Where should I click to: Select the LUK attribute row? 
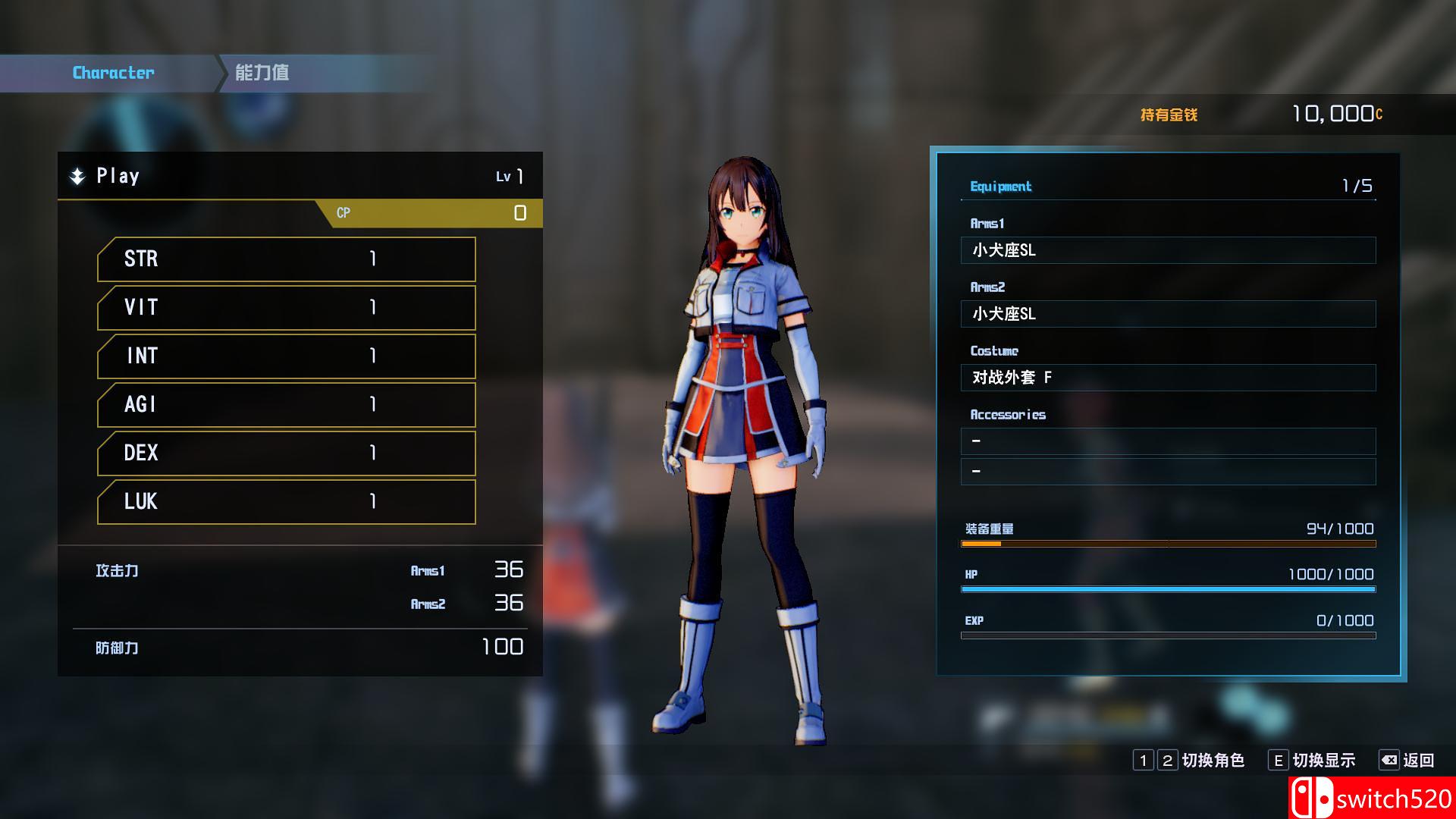point(287,502)
